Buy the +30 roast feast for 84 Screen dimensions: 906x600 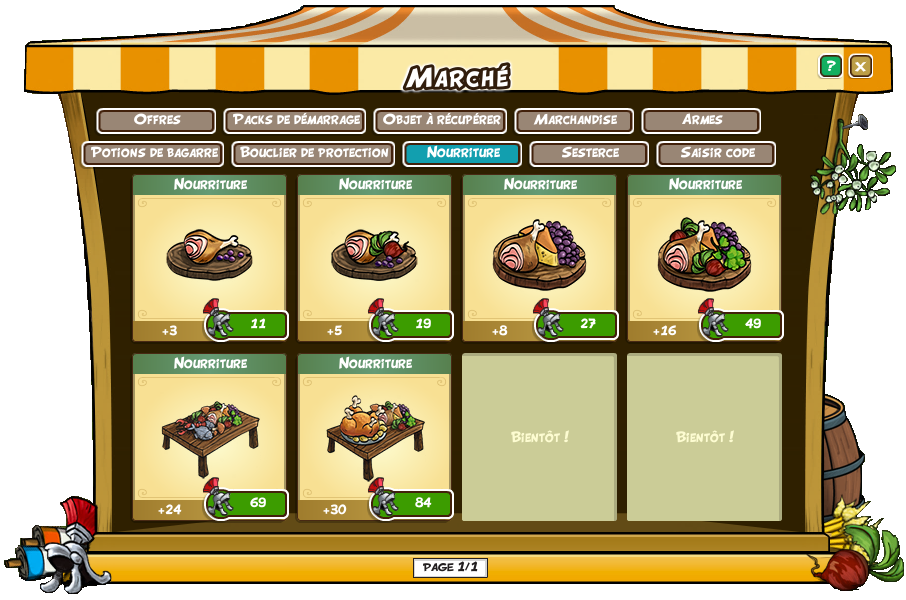pyautogui.click(x=413, y=503)
